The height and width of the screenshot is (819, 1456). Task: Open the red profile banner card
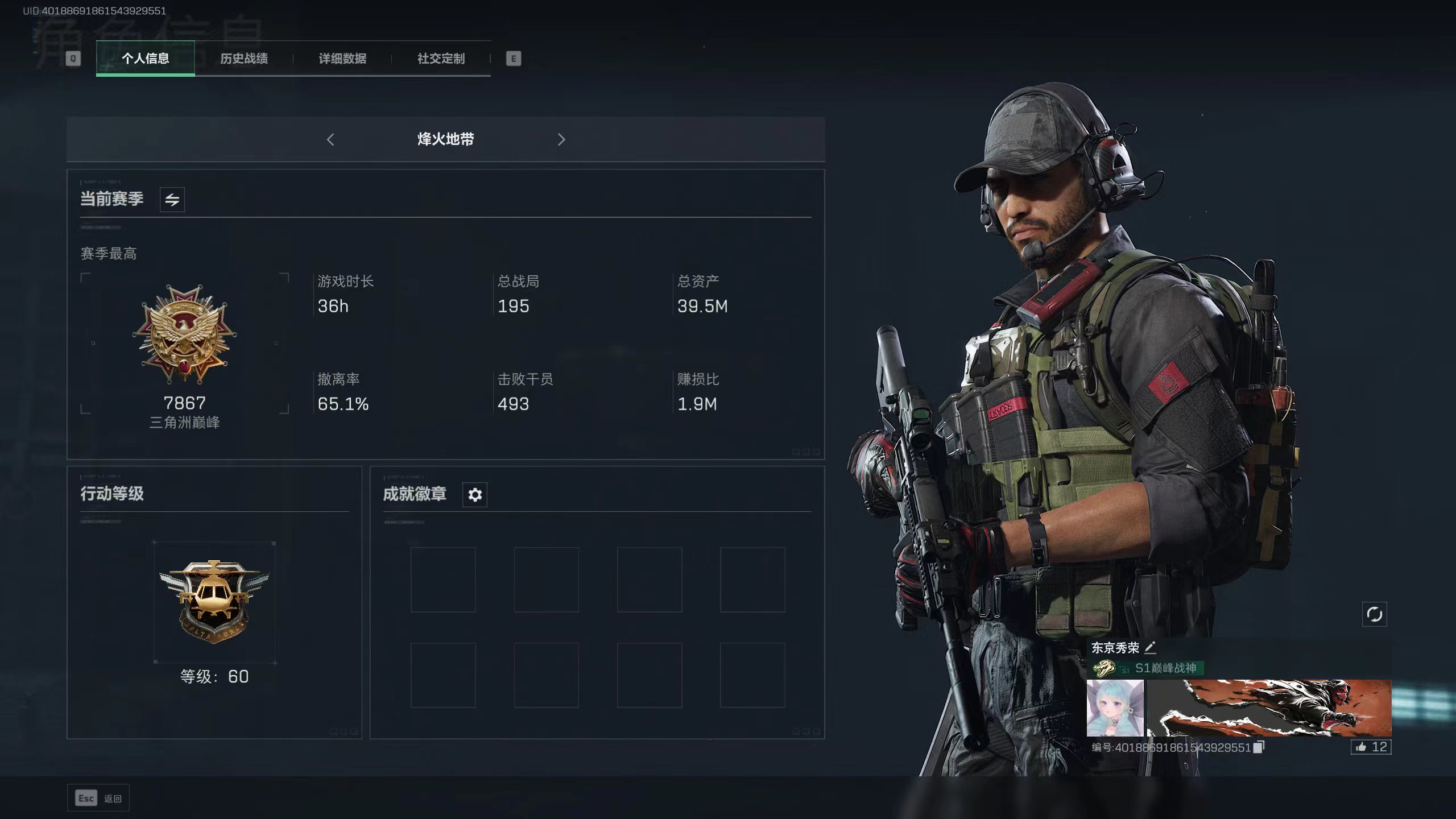pyautogui.click(x=1268, y=708)
